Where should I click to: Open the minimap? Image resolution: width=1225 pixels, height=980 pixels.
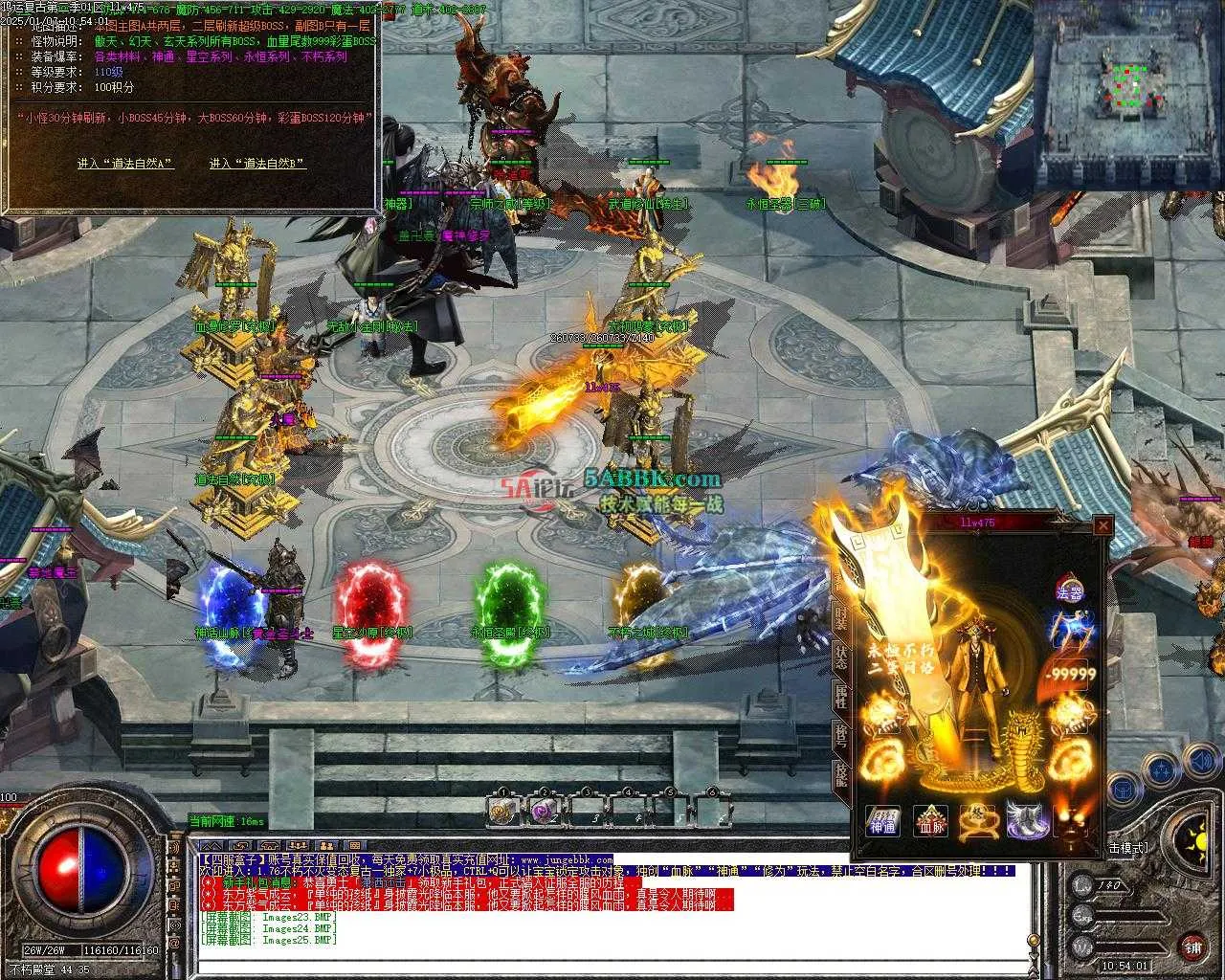tap(1129, 96)
